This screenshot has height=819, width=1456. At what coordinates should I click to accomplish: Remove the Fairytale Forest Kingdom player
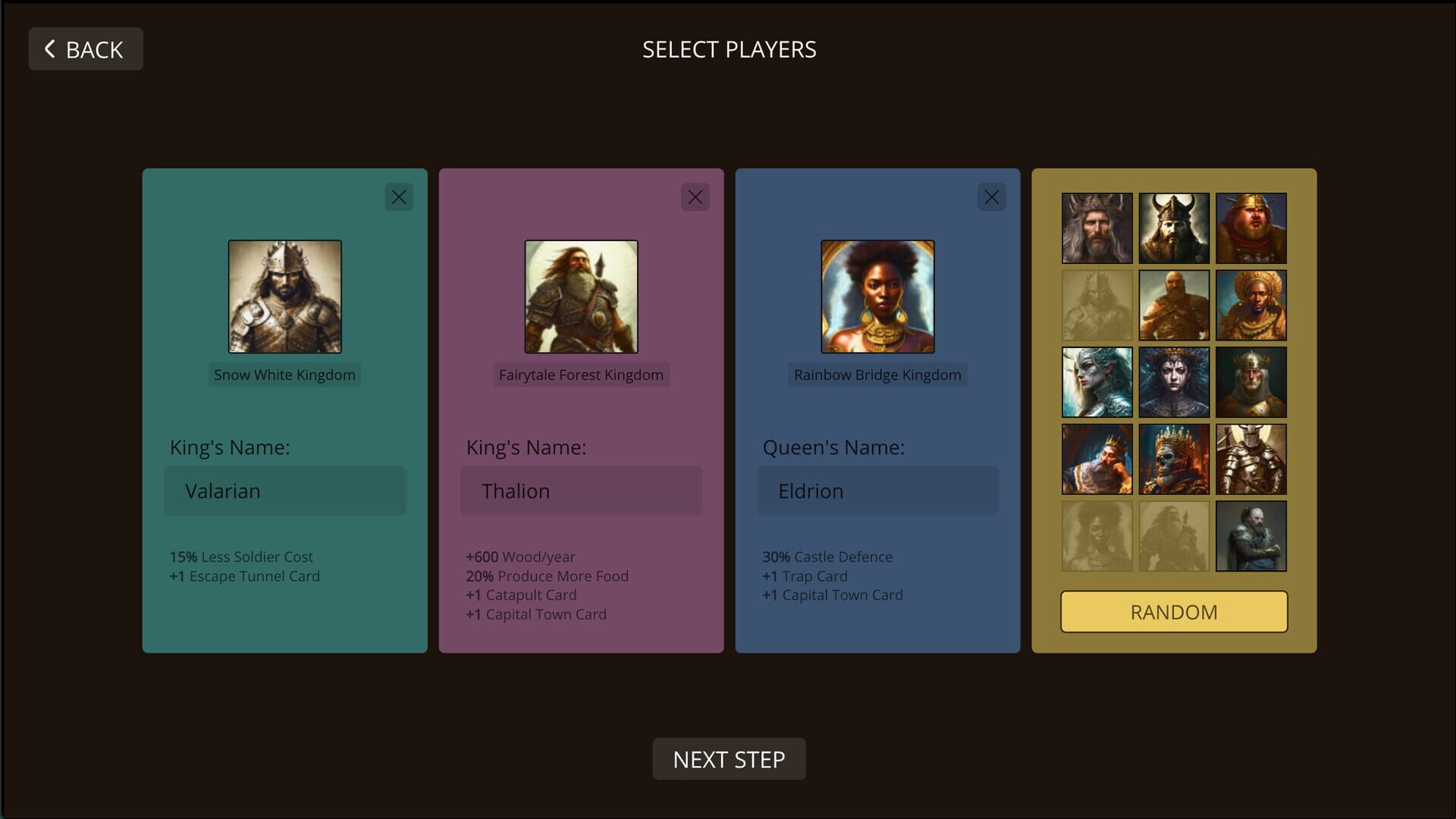(x=696, y=196)
